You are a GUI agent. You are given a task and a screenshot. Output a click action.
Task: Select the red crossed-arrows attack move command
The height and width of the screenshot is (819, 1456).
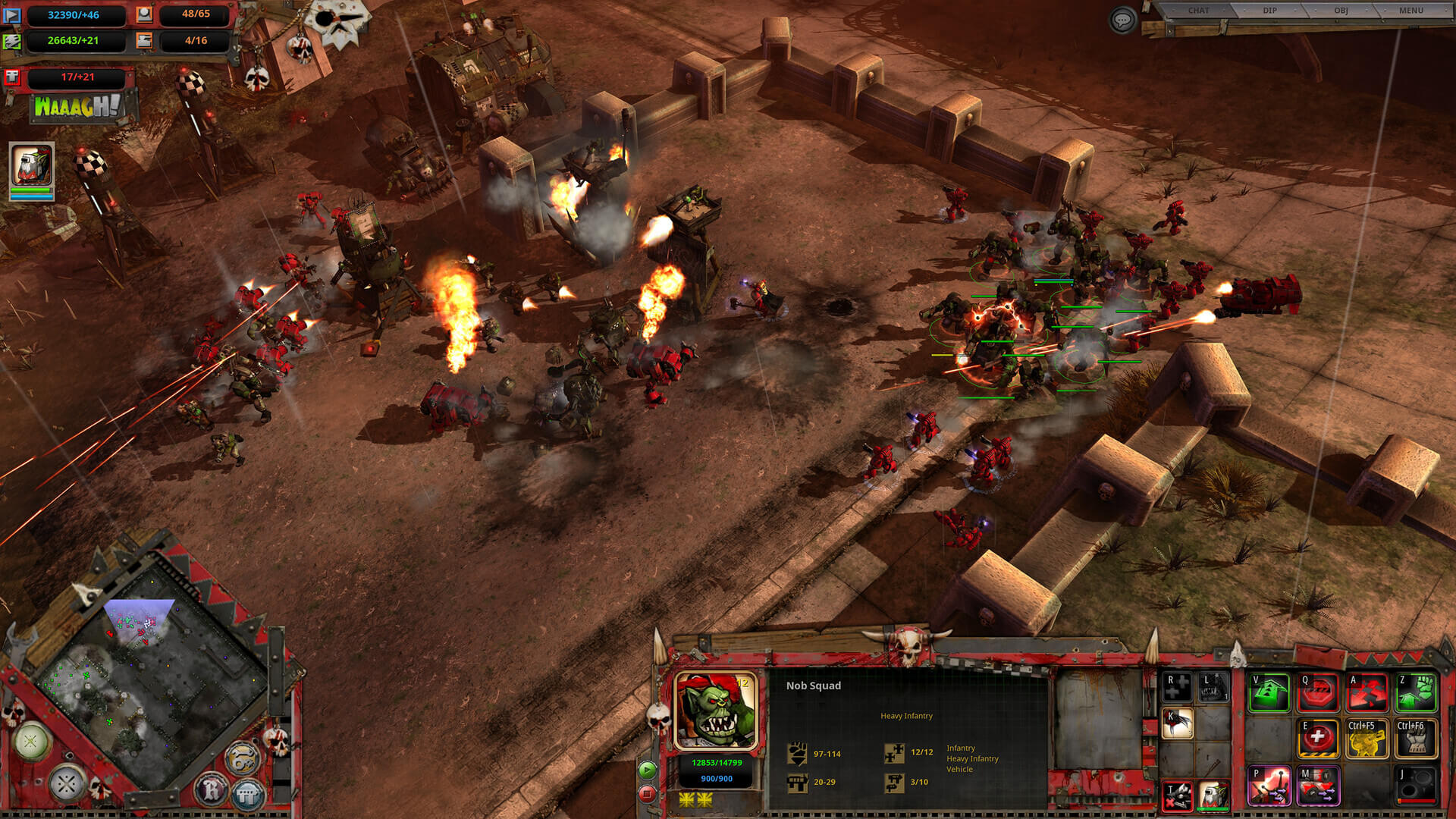tap(1367, 693)
